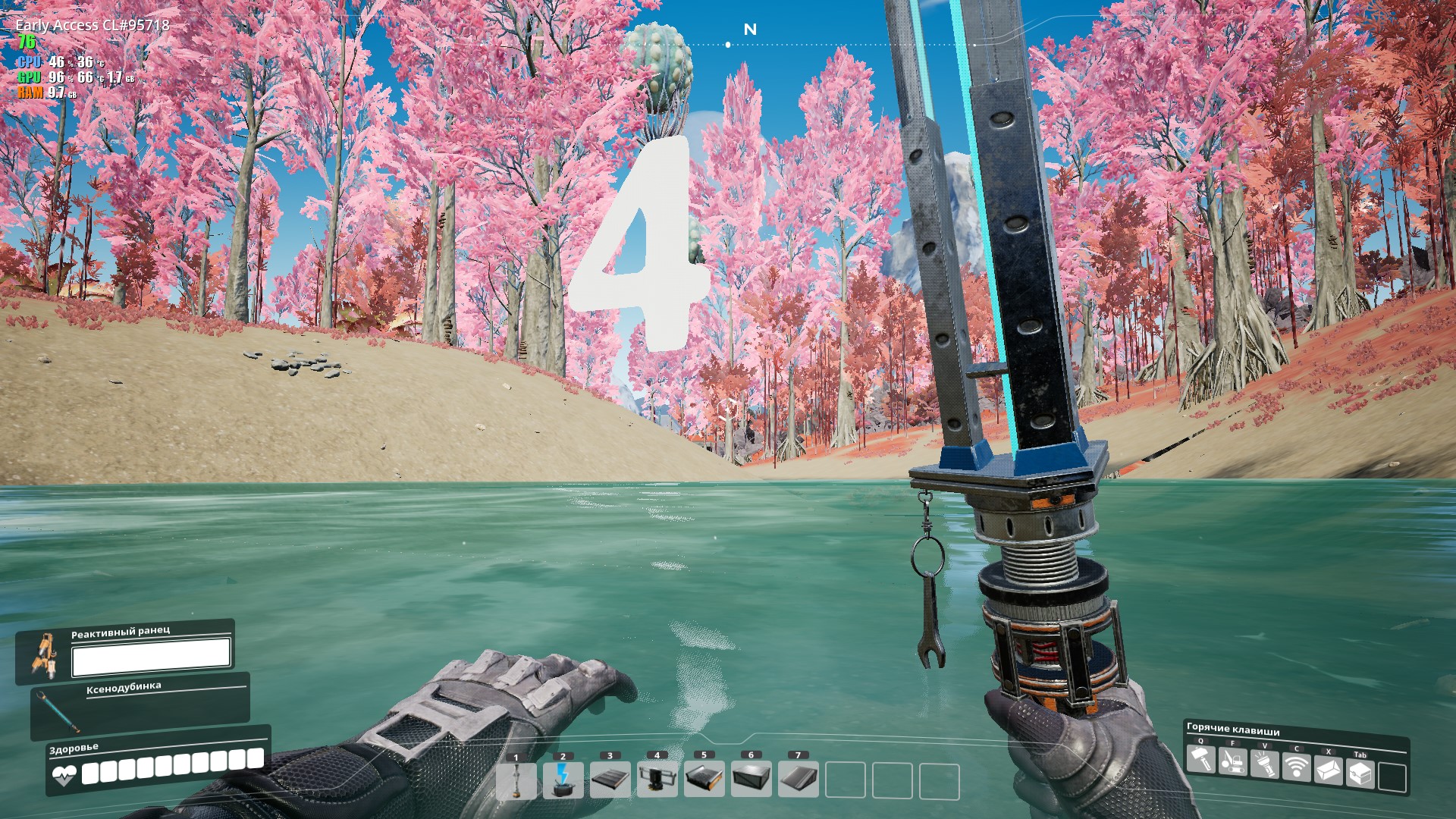Pick the ramp piece in slot 7
Image resolution: width=1456 pixels, height=819 pixels.
(x=799, y=781)
